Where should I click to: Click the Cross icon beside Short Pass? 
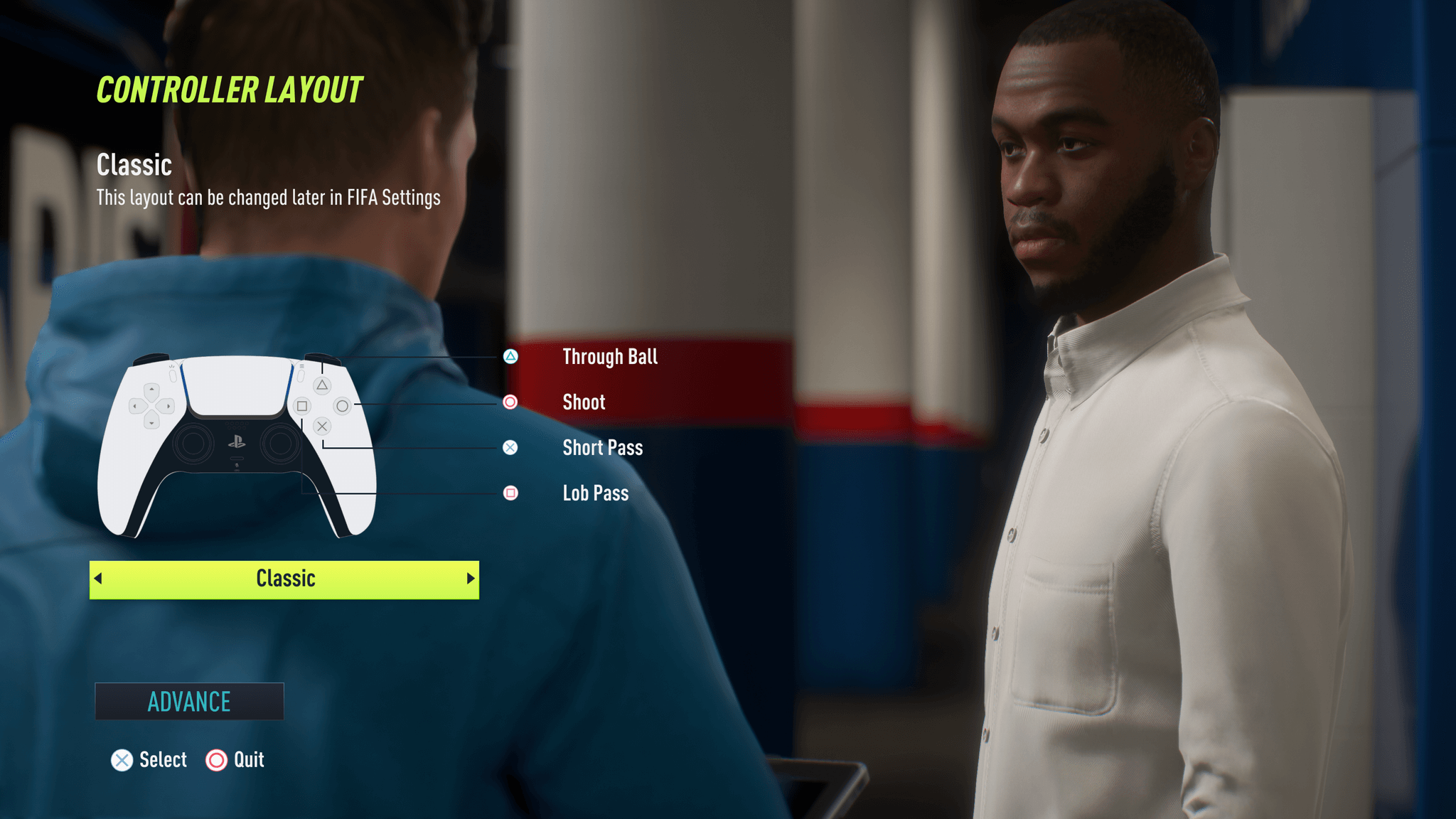510,448
